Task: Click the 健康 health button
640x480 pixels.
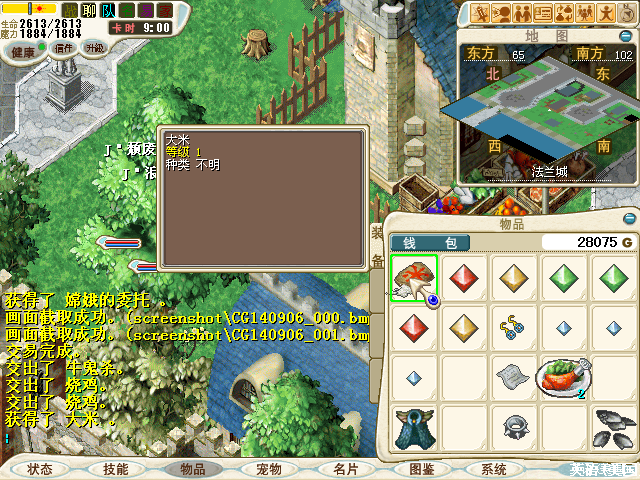Action: tap(22, 50)
